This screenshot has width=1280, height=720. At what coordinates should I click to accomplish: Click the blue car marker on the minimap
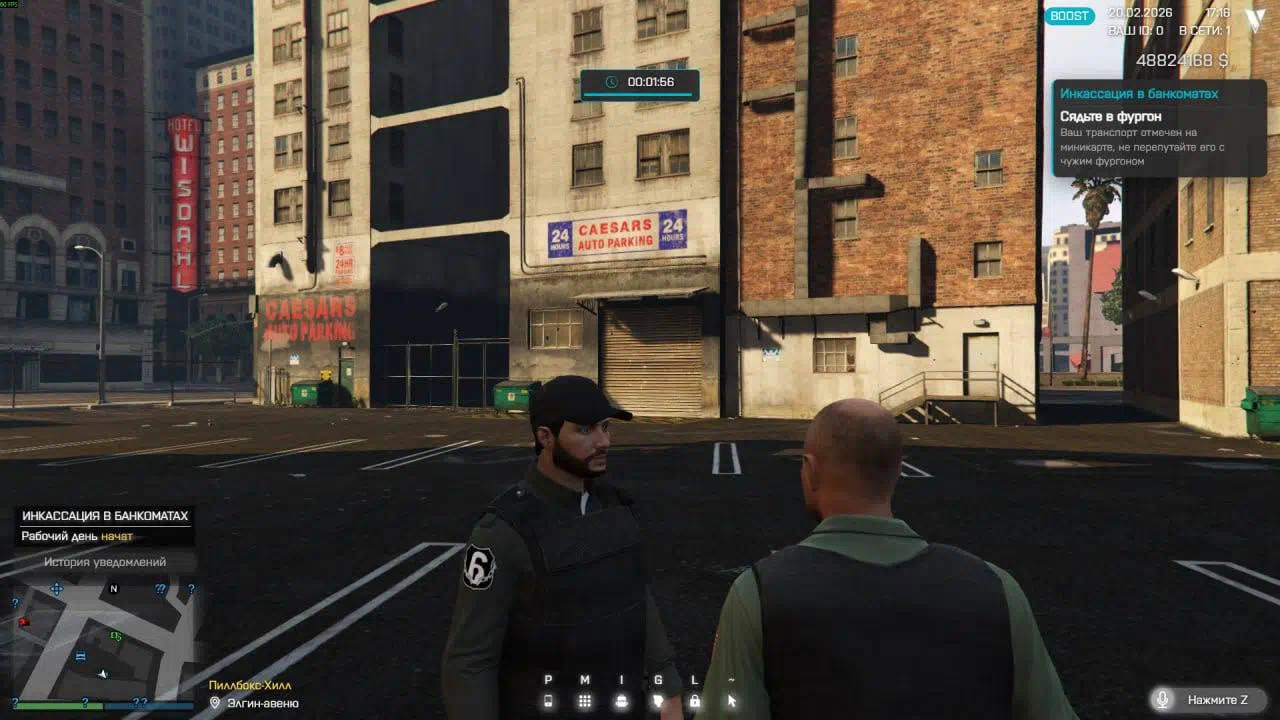[x=80, y=656]
